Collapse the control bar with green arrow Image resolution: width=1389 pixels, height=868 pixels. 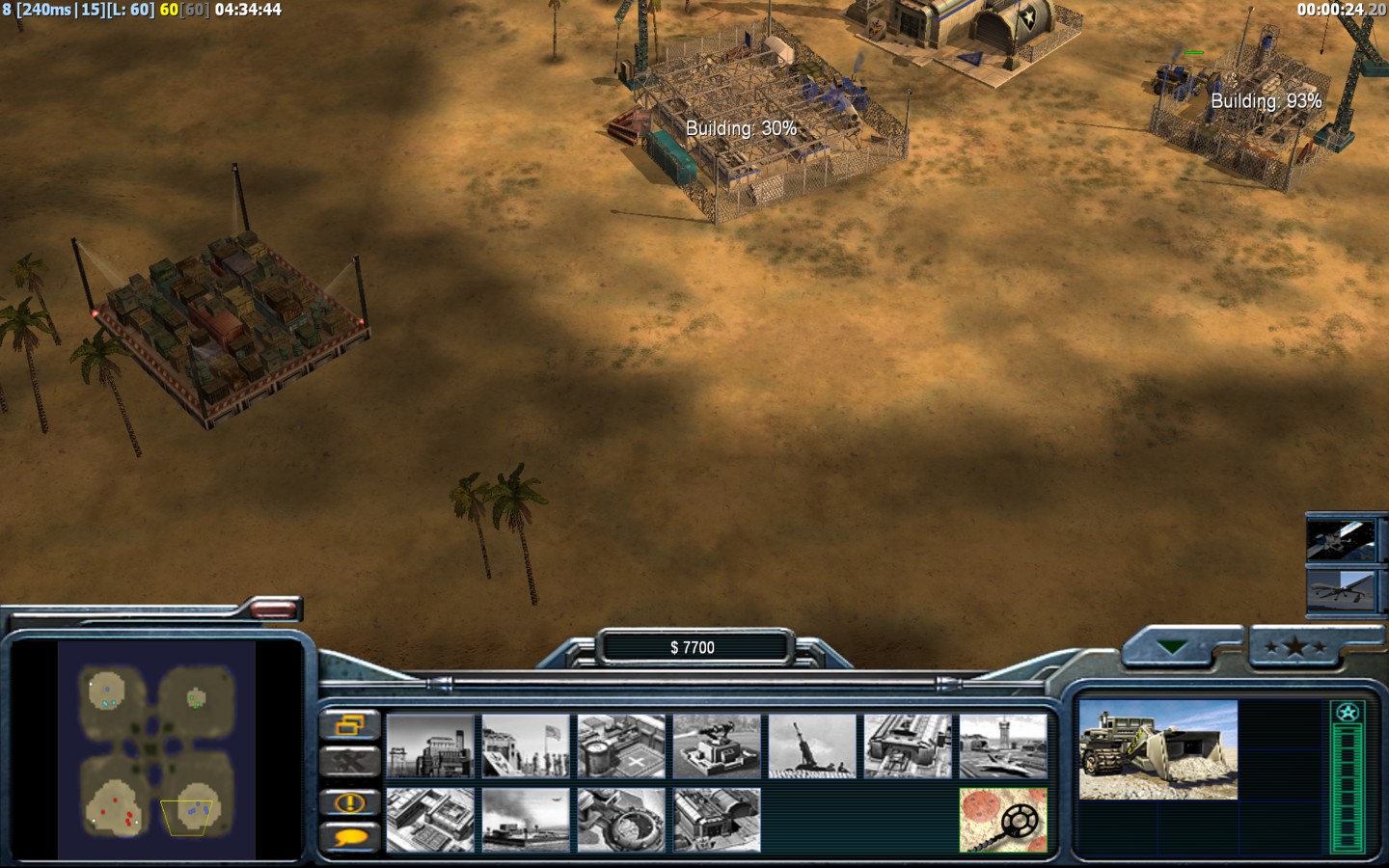pos(1173,647)
